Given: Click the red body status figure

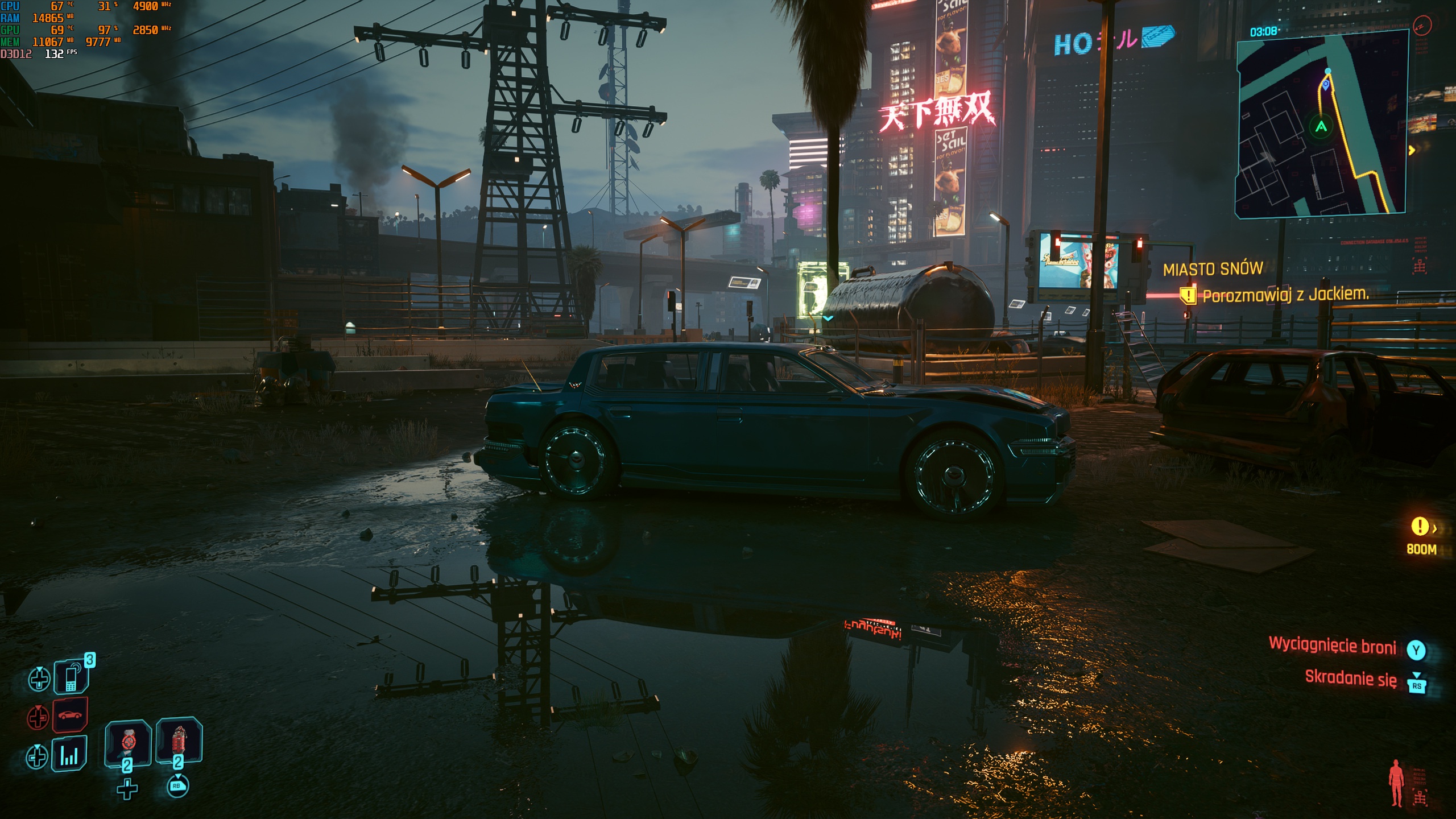Looking at the screenshot, I should [x=1396, y=783].
